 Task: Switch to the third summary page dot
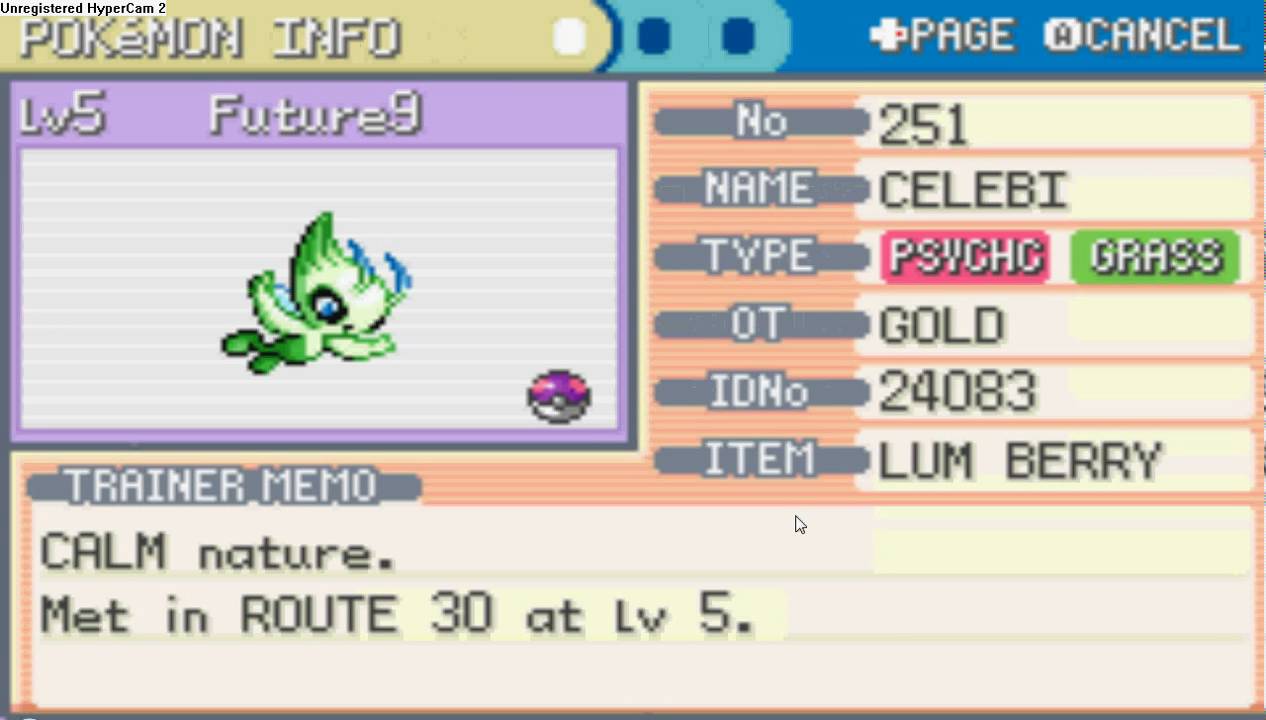click(x=738, y=37)
